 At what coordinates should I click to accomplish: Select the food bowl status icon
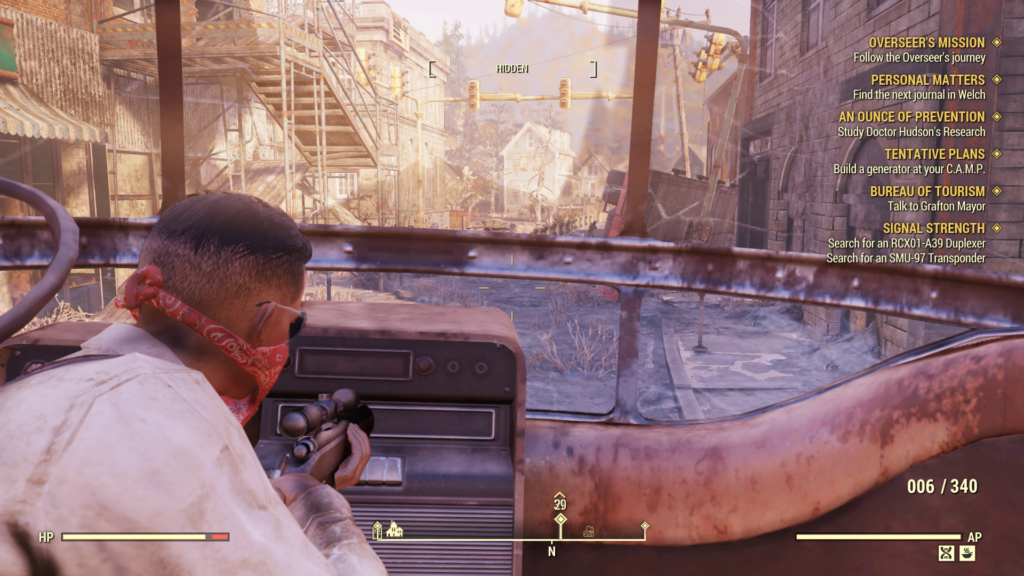click(x=967, y=553)
